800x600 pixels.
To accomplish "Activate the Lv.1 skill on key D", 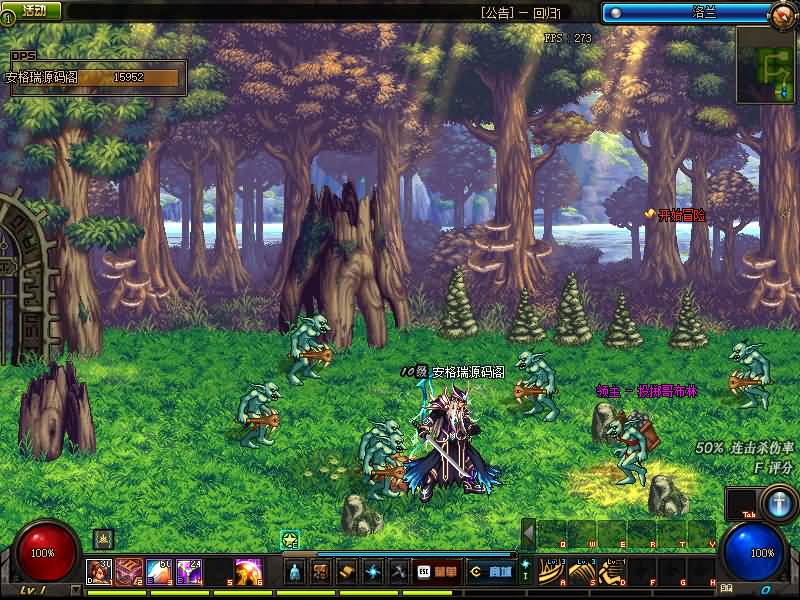I will point(611,571).
